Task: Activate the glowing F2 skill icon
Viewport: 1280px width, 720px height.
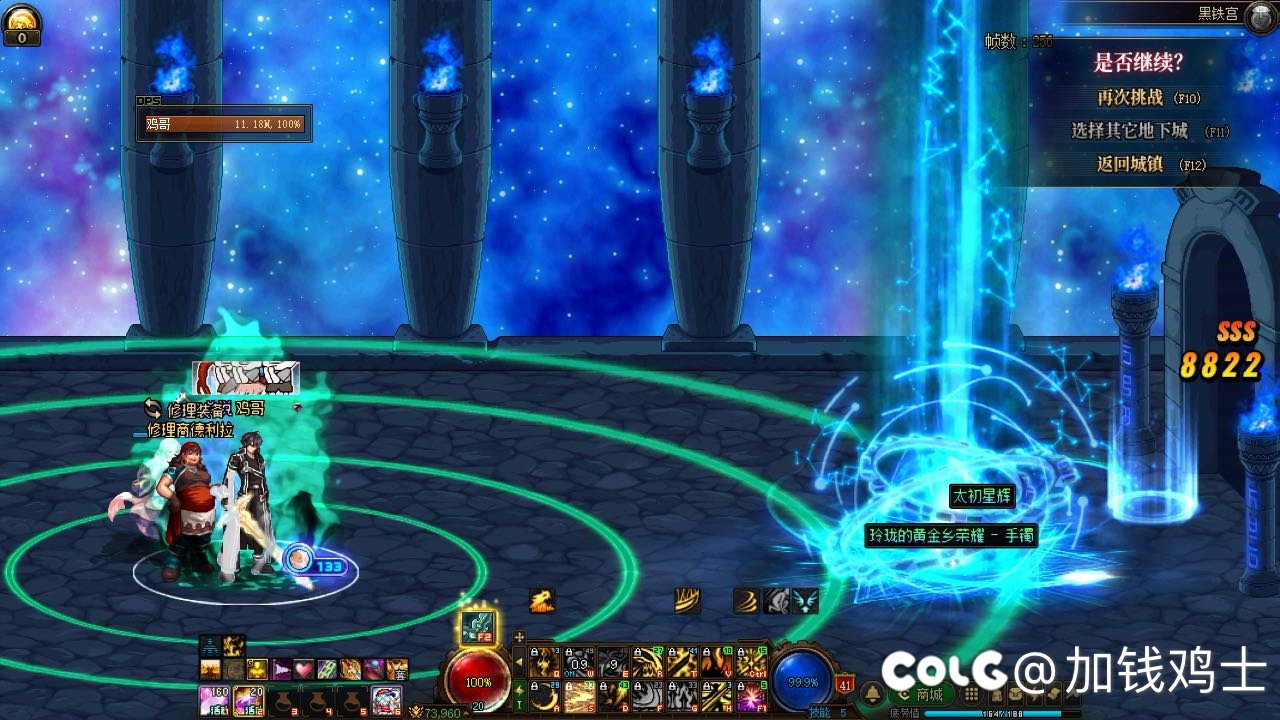Action: point(477,627)
